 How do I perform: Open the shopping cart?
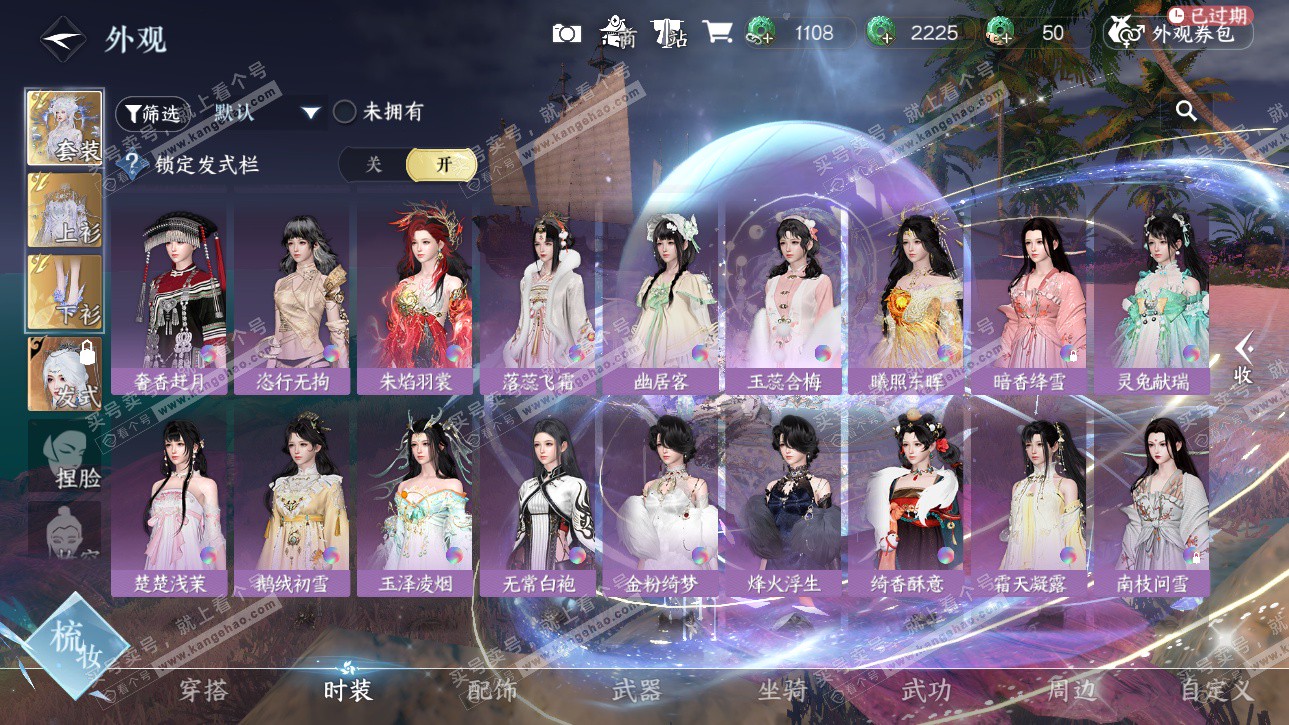(716, 33)
